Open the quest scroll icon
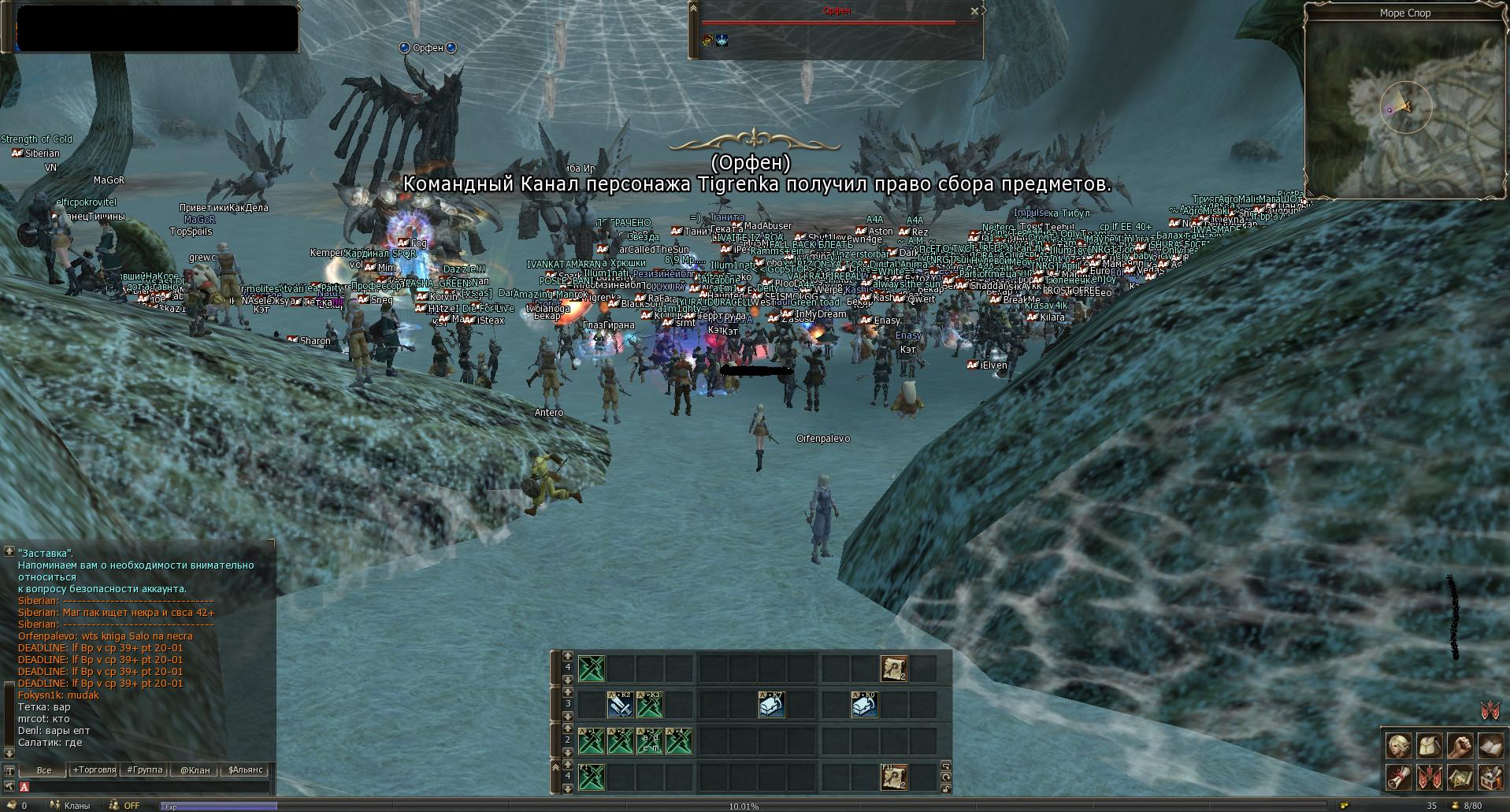 point(1398,778)
